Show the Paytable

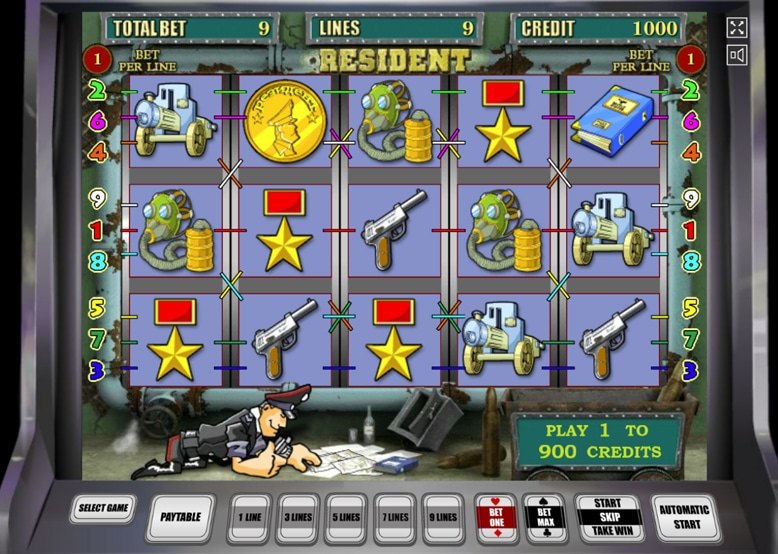coord(180,516)
